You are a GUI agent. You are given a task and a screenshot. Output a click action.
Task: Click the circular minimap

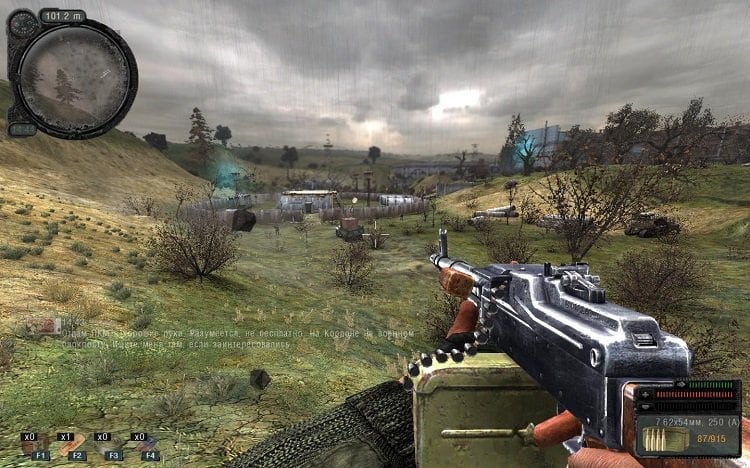(x=77, y=79)
